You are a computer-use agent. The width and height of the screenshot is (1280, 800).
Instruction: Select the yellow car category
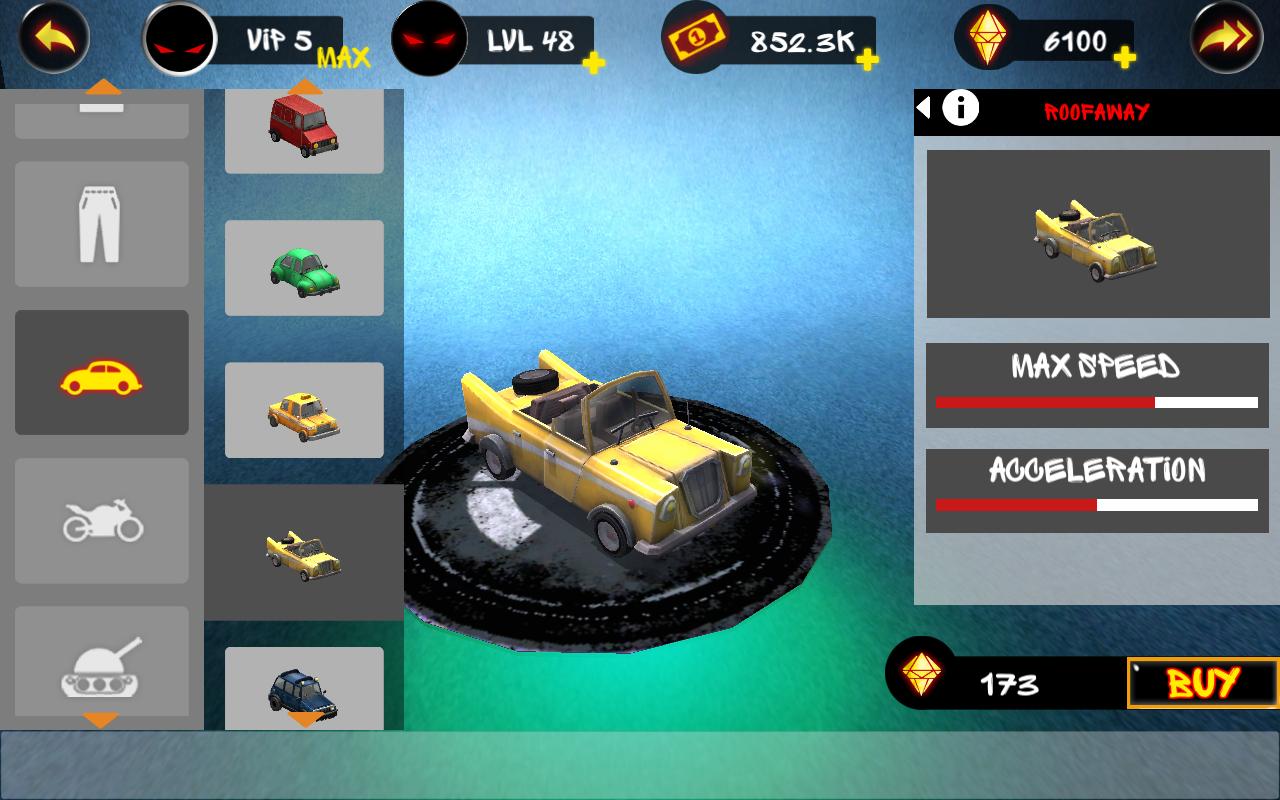(x=101, y=373)
